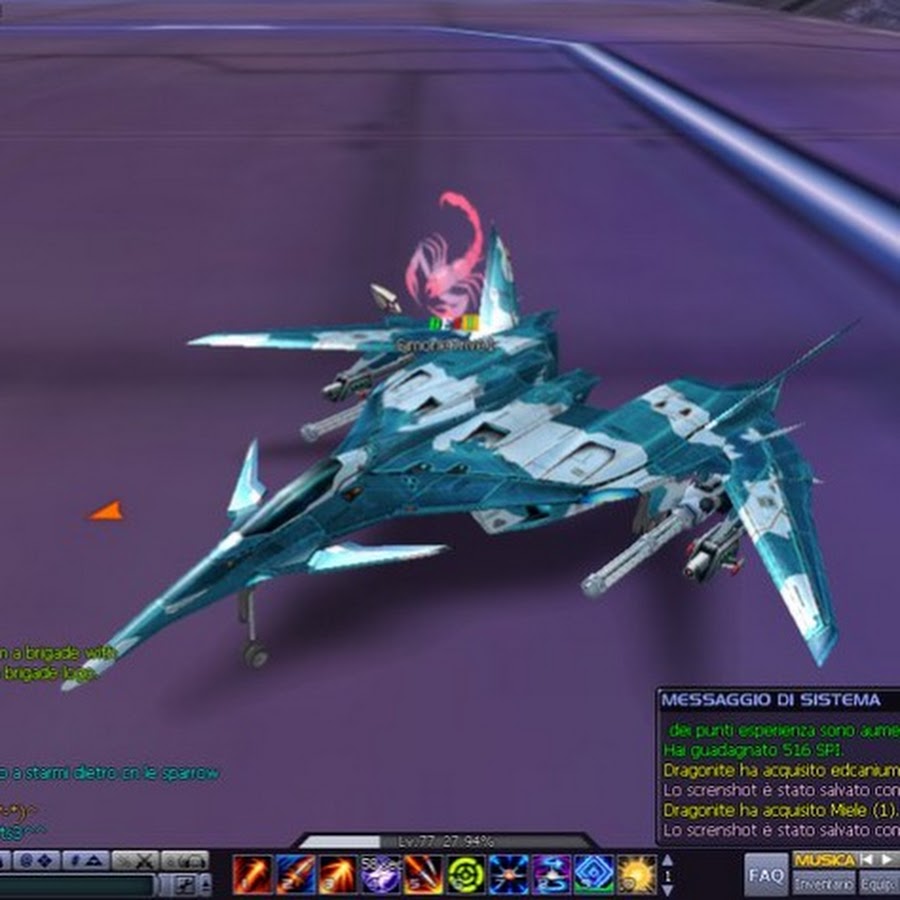
Task: Click the MUSICA label button
Action: pos(824,860)
